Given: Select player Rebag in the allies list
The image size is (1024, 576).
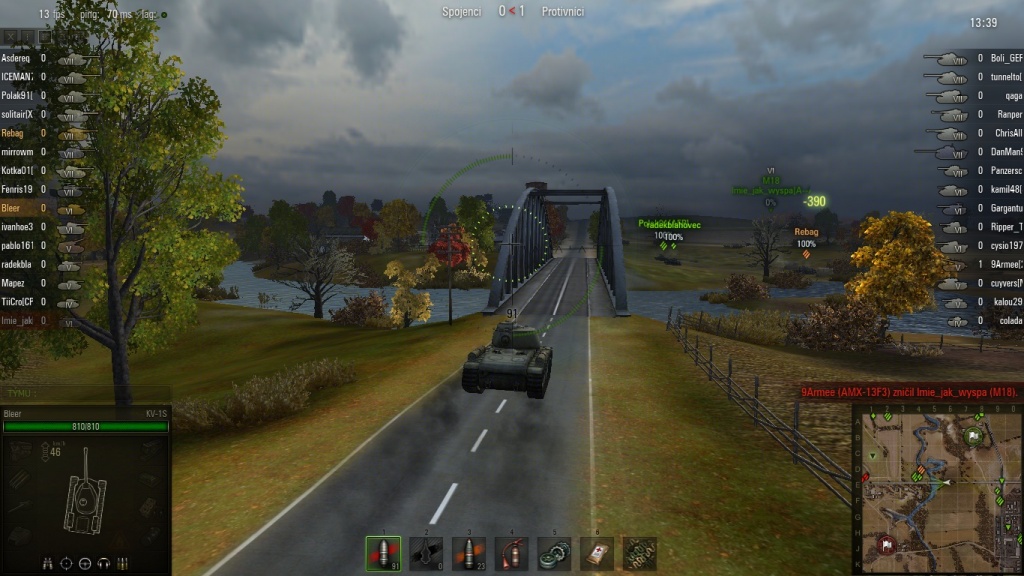Looking at the screenshot, I should click(x=14, y=133).
